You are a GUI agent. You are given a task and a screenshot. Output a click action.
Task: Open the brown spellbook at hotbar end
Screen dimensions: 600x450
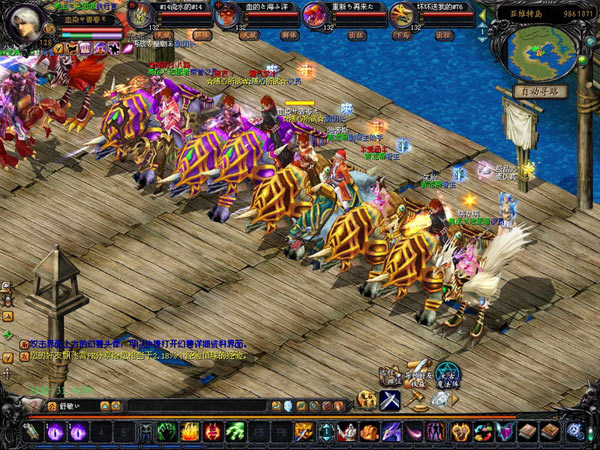549,432
